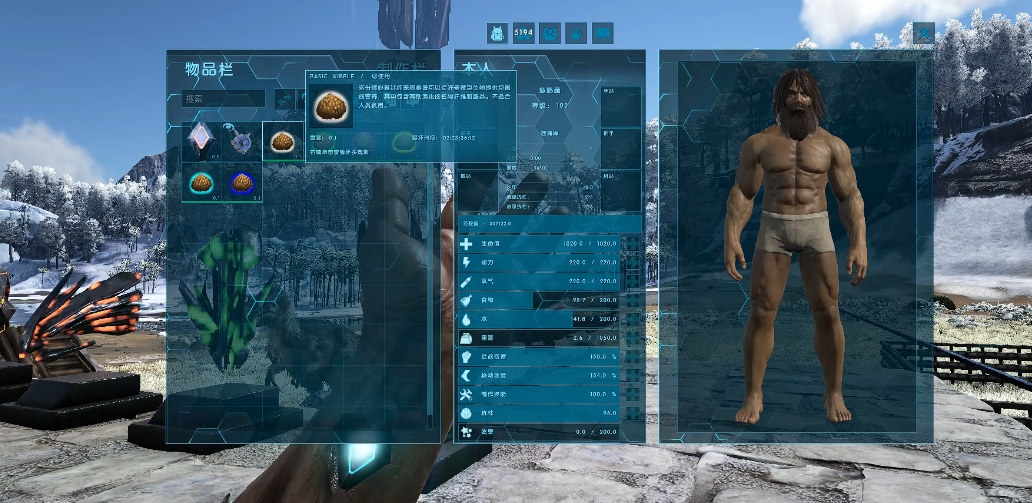
Task: Open the open-book notes tab
Action: [x=602, y=33]
